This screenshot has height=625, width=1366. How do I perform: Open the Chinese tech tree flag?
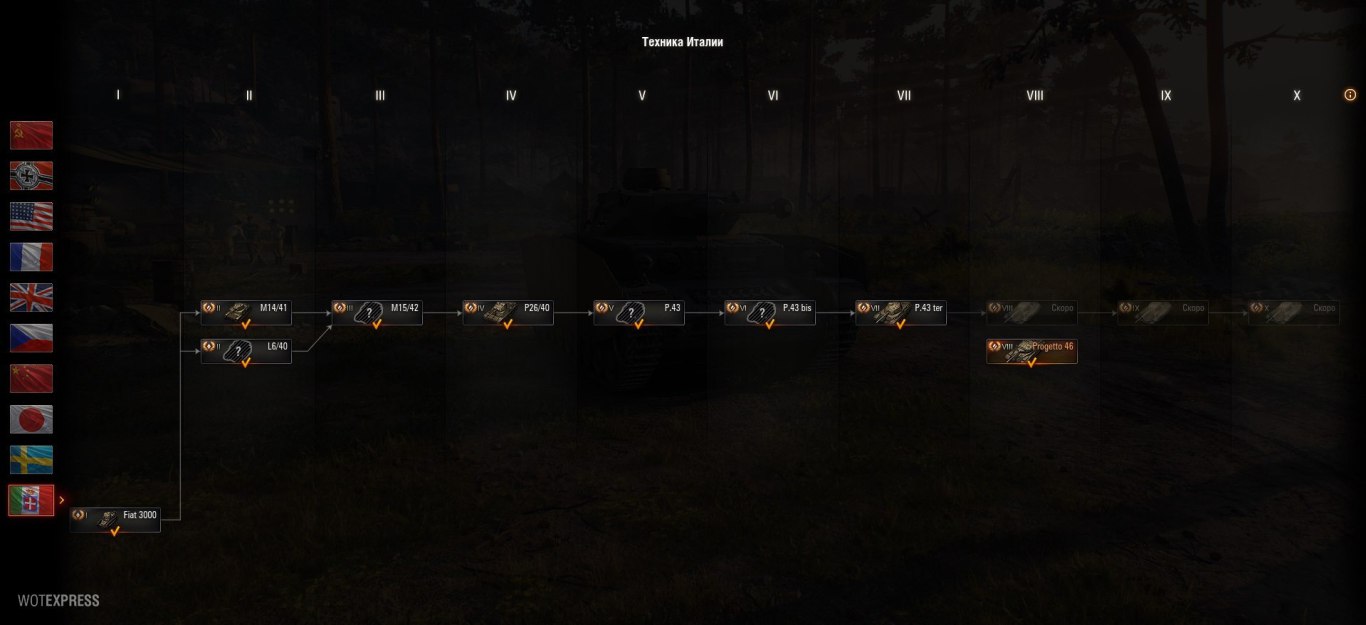tap(31, 378)
